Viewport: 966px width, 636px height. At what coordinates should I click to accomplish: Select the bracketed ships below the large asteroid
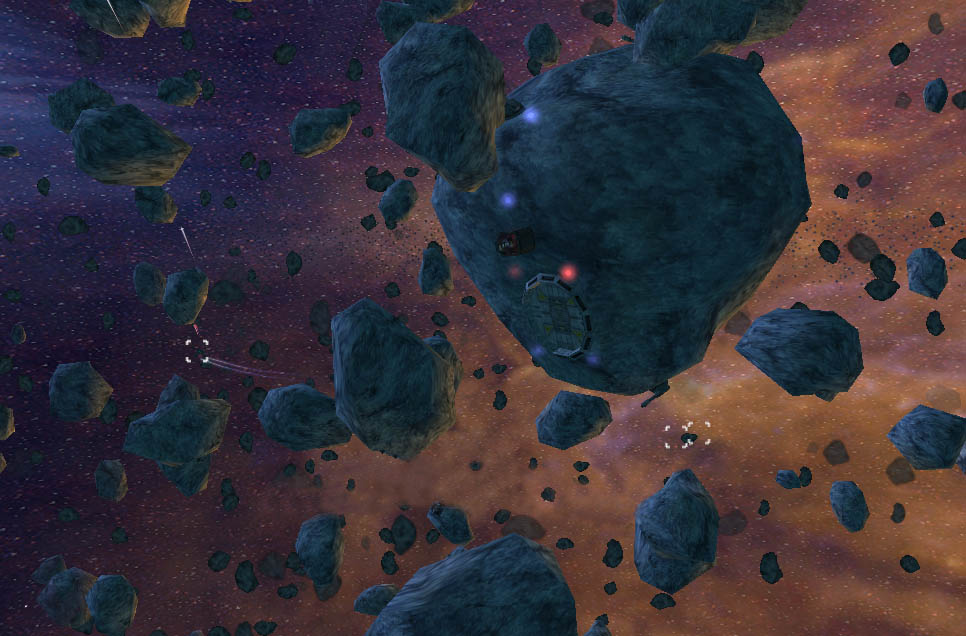[687, 435]
